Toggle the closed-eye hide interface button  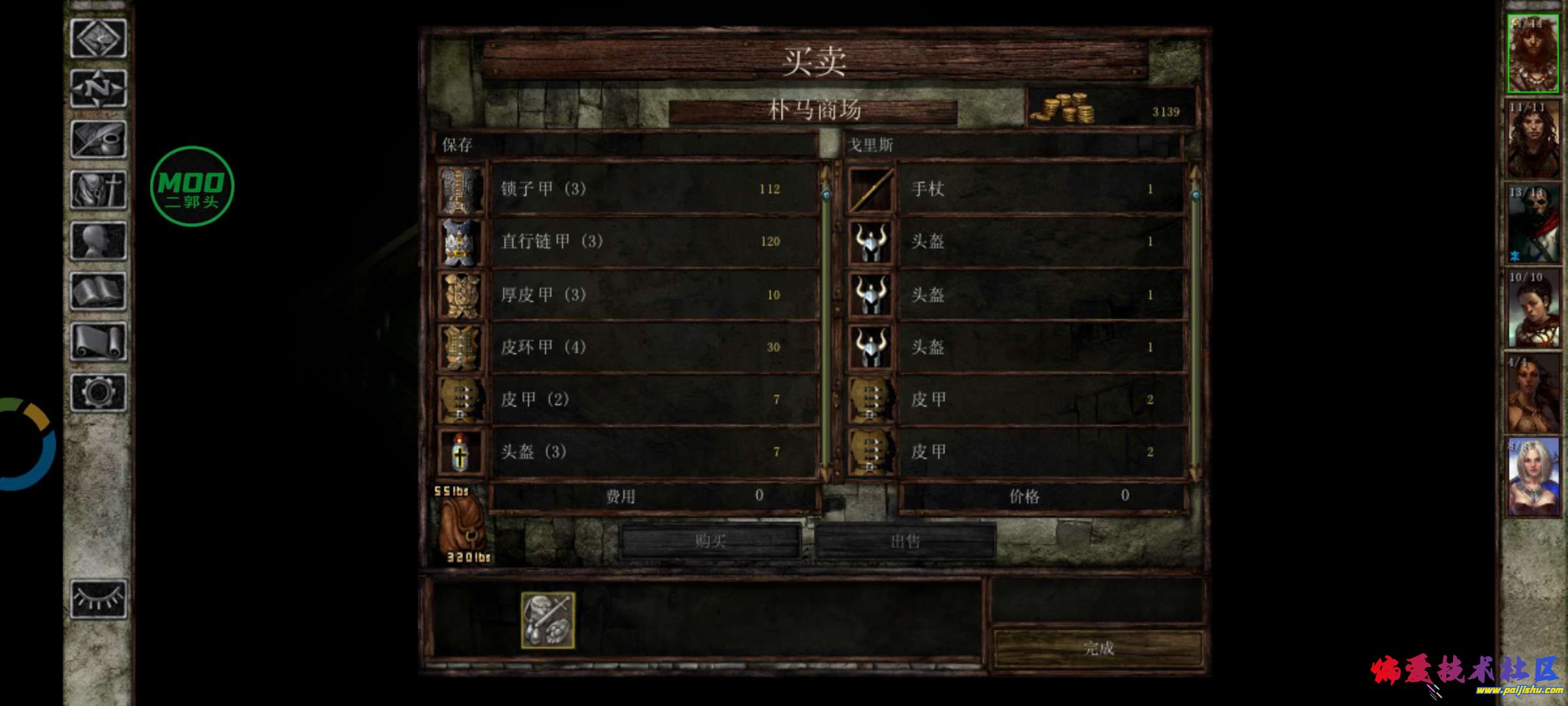[98, 597]
